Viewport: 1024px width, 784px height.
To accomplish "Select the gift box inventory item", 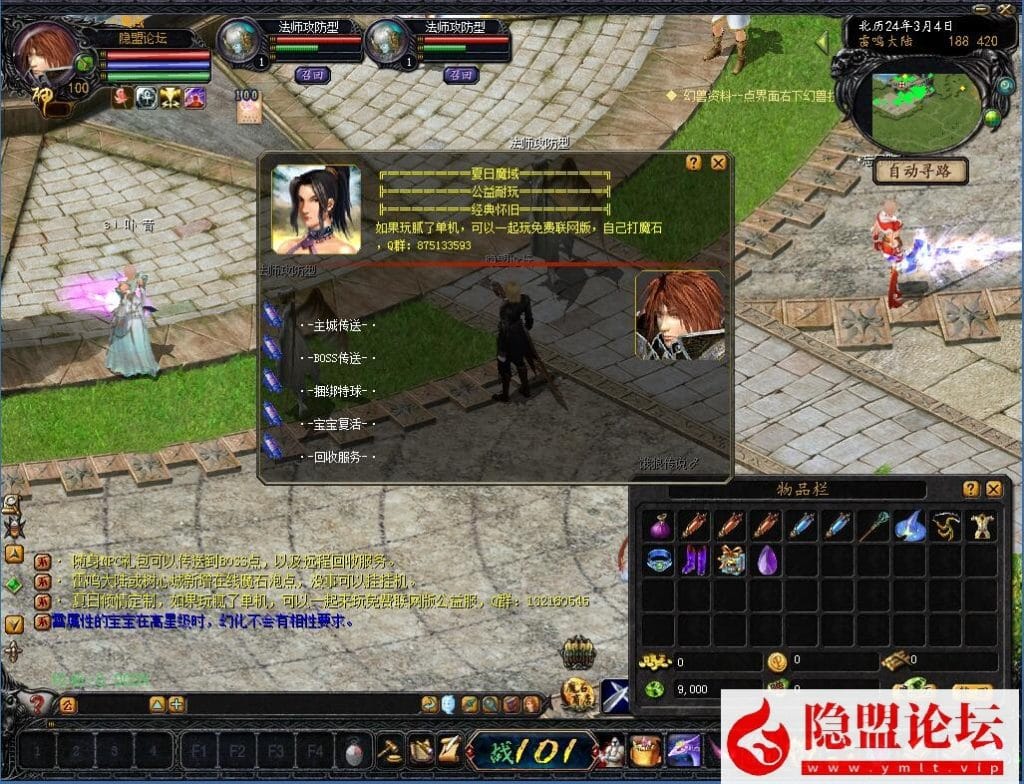I will (x=730, y=560).
